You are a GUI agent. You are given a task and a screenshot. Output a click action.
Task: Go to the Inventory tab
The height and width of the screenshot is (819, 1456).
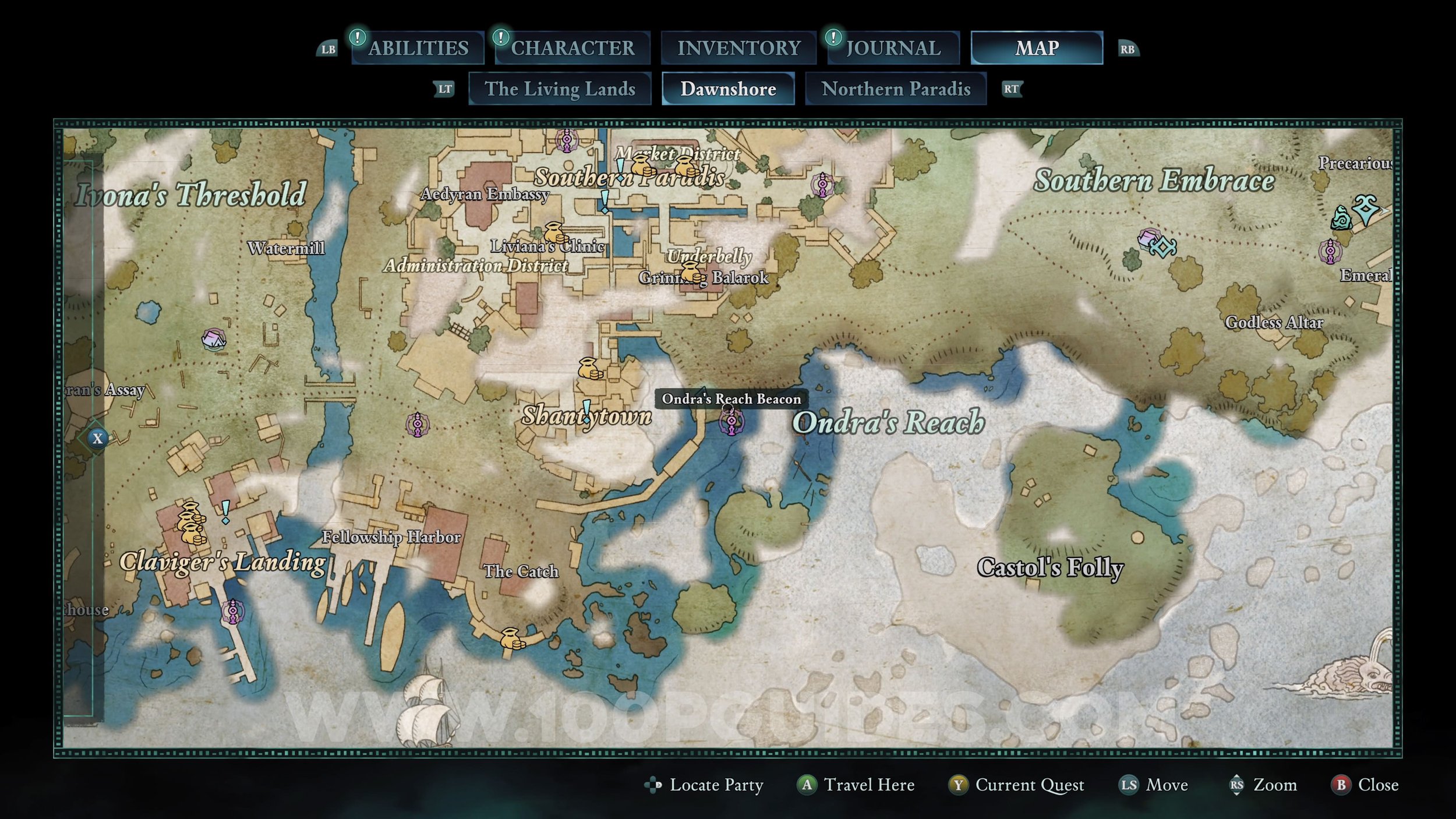point(738,48)
